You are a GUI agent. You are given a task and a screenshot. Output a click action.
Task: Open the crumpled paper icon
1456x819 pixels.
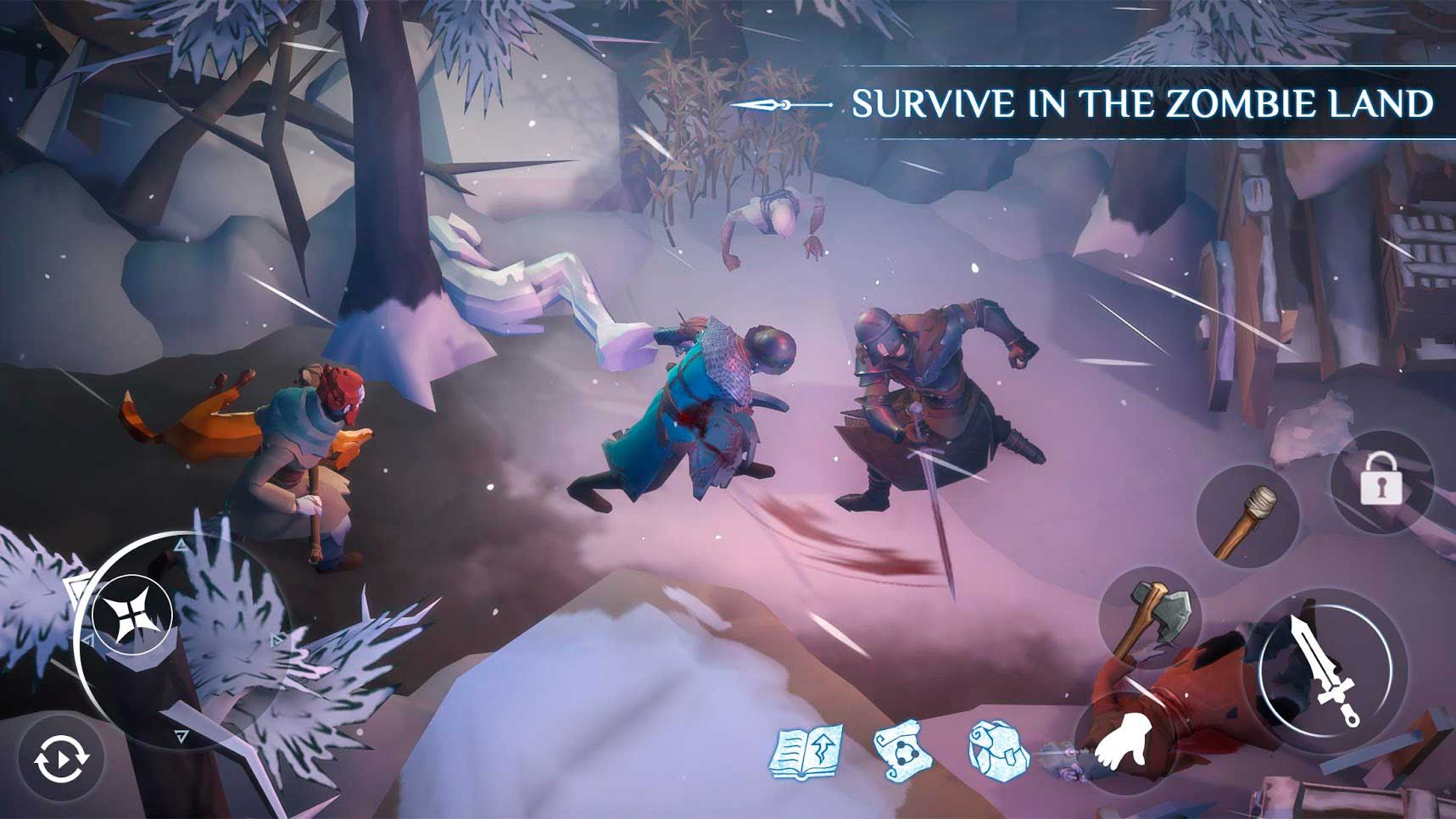(x=998, y=749)
